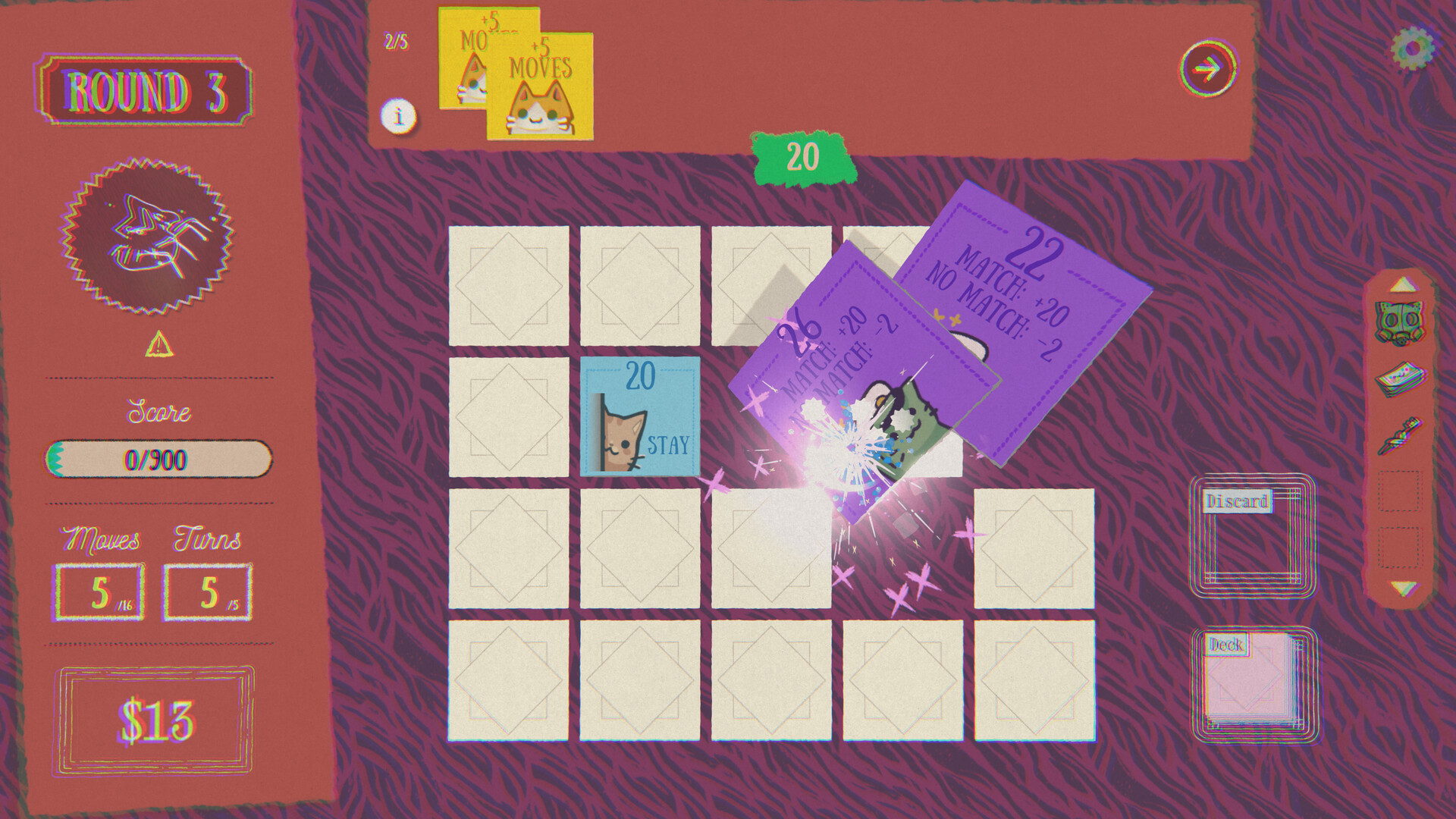Viewport: 1456px width, 819px height.
Task: Collapse the sidebar with the down triangle
Action: [x=1404, y=588]
